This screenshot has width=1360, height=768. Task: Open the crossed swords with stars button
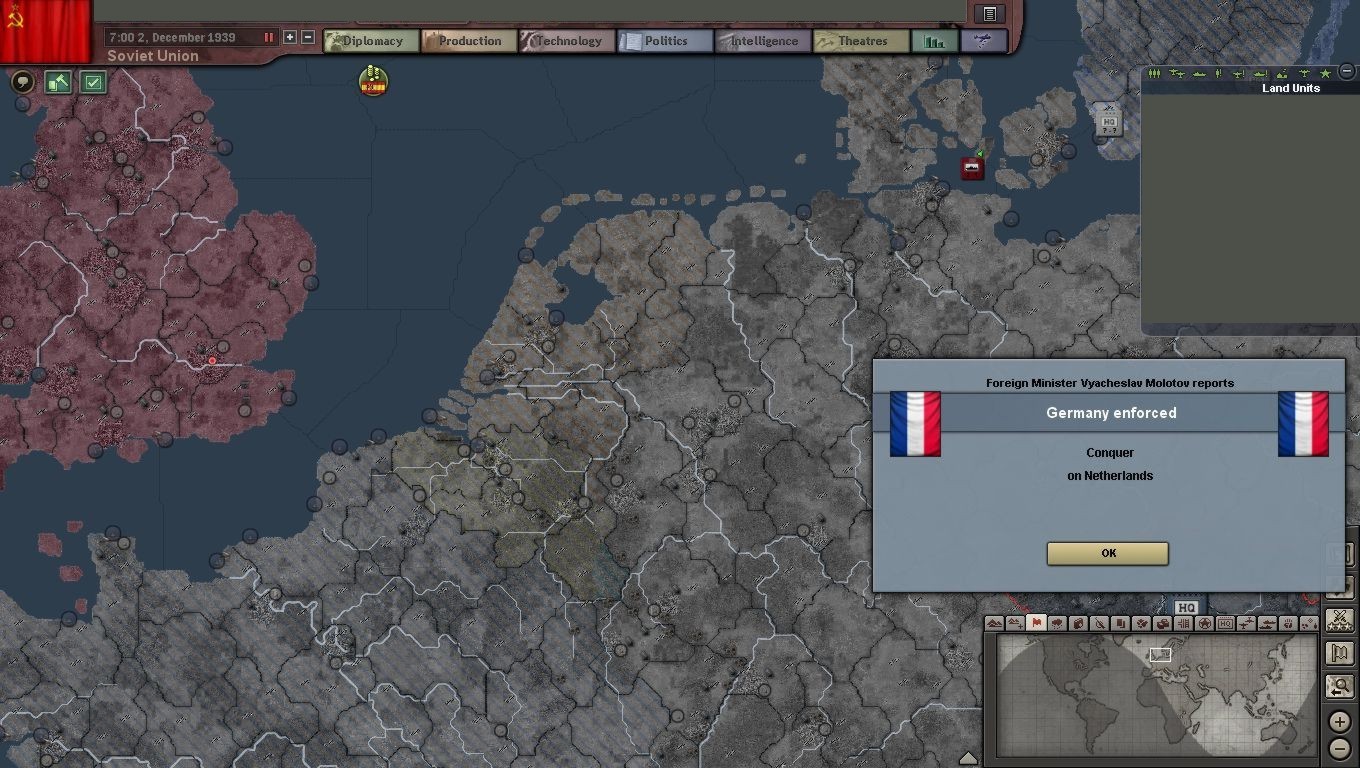pos(1339,620)
